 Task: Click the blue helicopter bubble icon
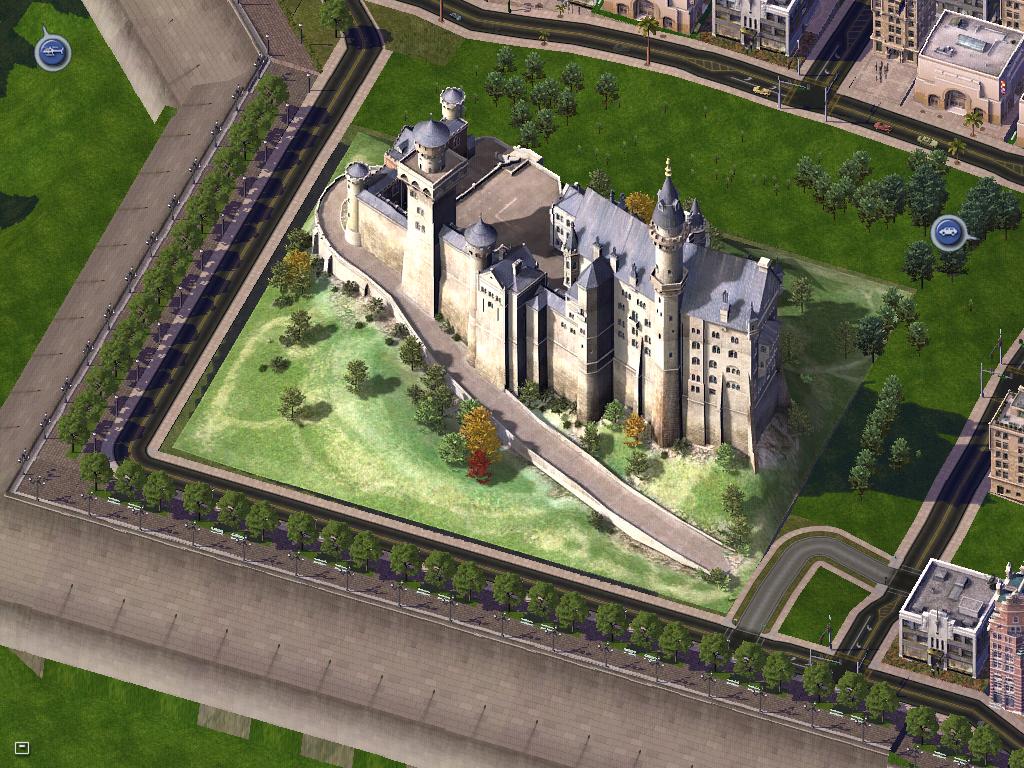(x=53, y=51)
